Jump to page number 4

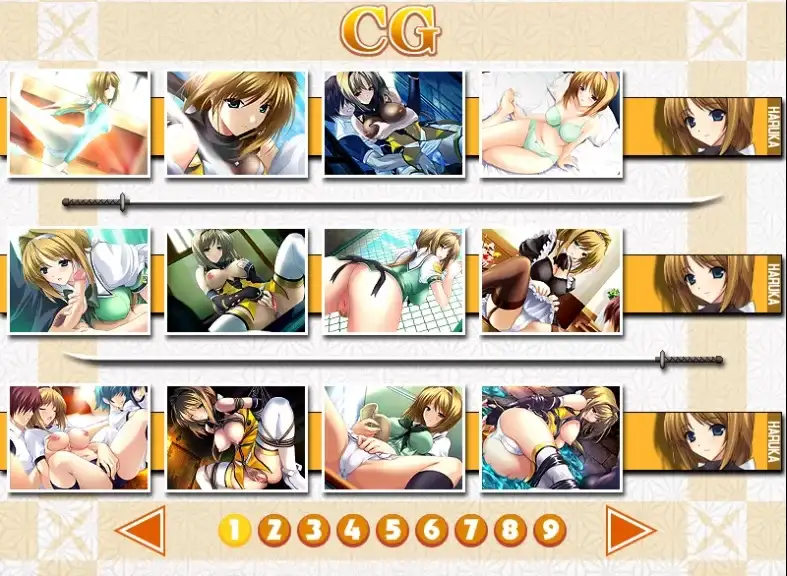[352, 530]
